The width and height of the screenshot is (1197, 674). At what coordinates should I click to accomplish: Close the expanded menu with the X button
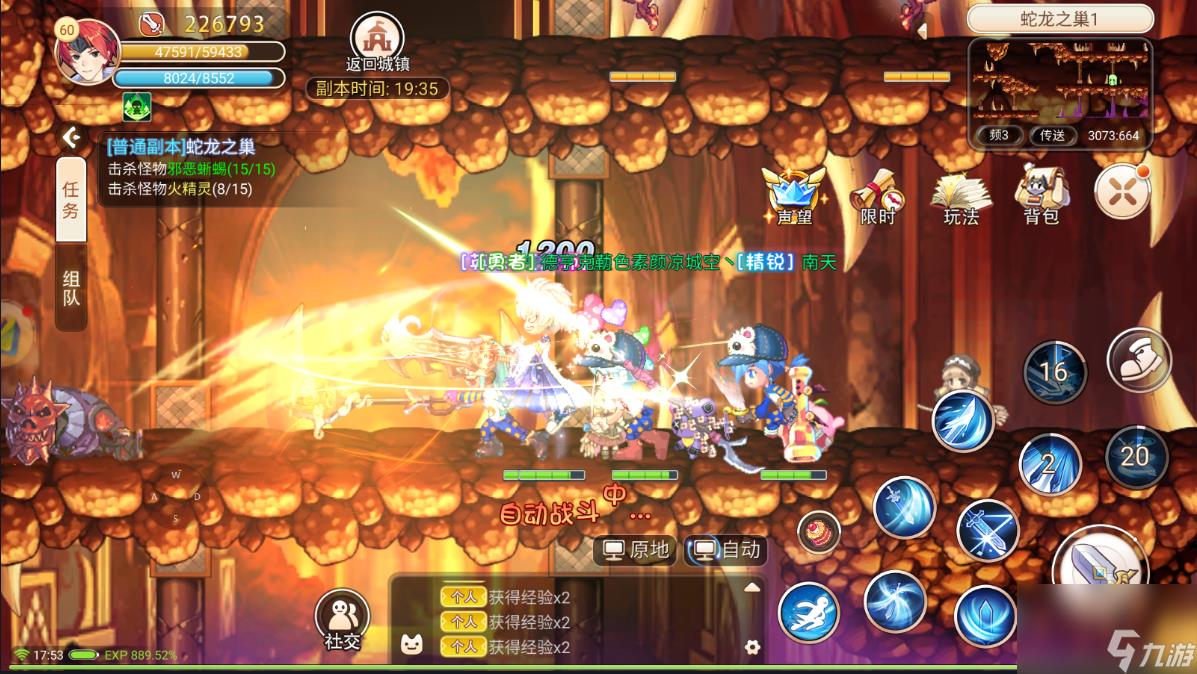(1122, 191)
